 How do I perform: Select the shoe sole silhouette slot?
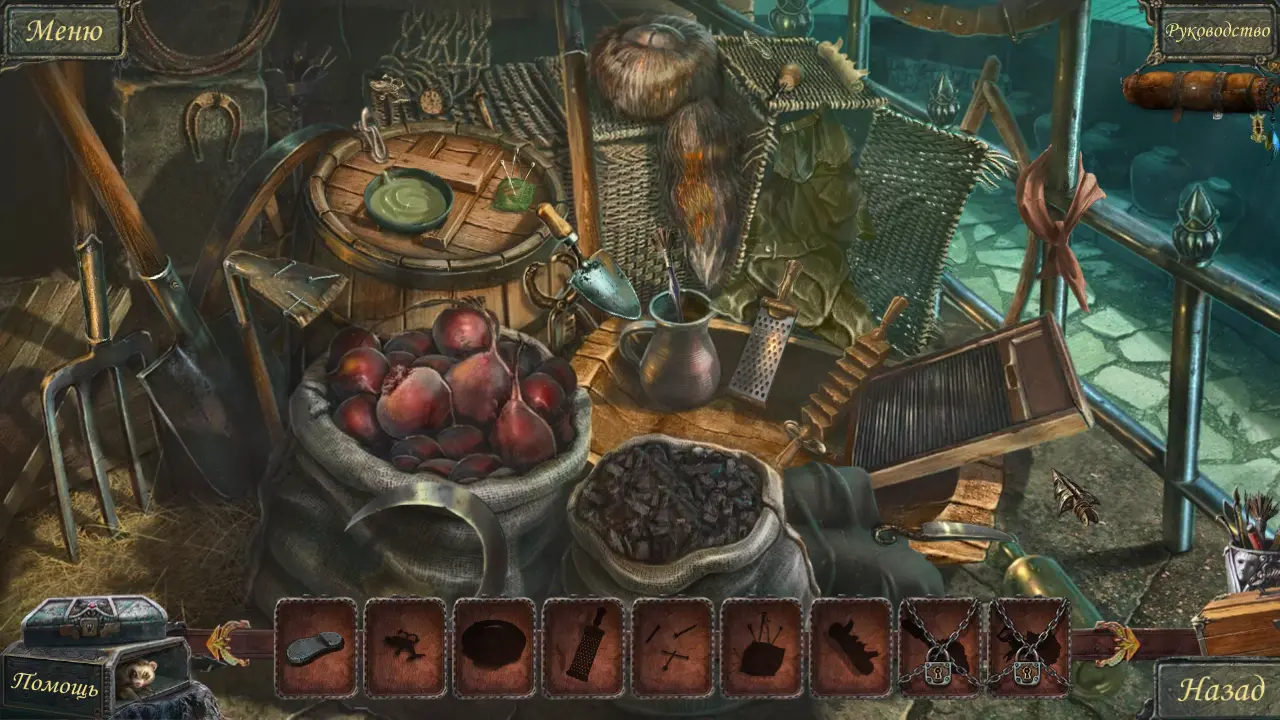315,647
